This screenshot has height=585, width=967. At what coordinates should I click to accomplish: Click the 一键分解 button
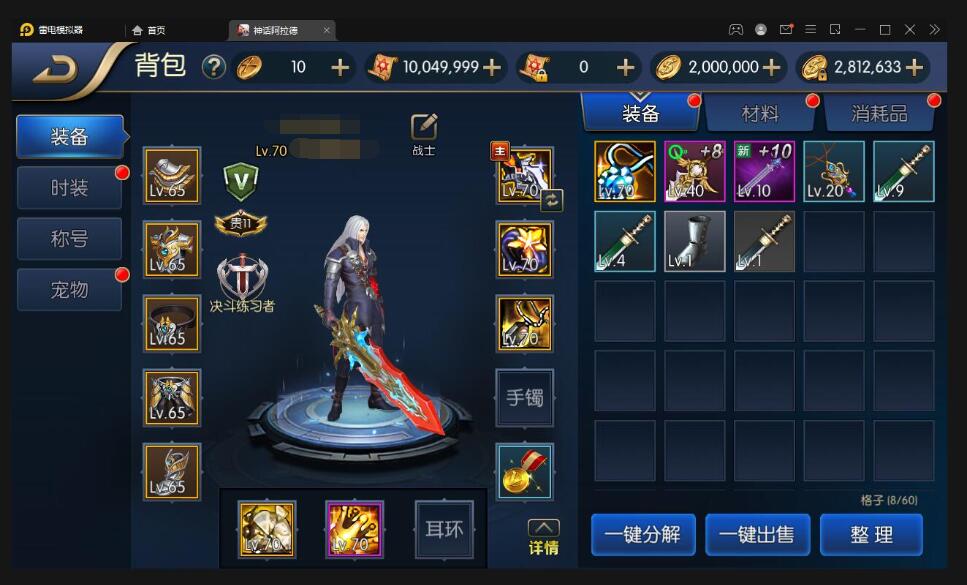click(642, 535)
